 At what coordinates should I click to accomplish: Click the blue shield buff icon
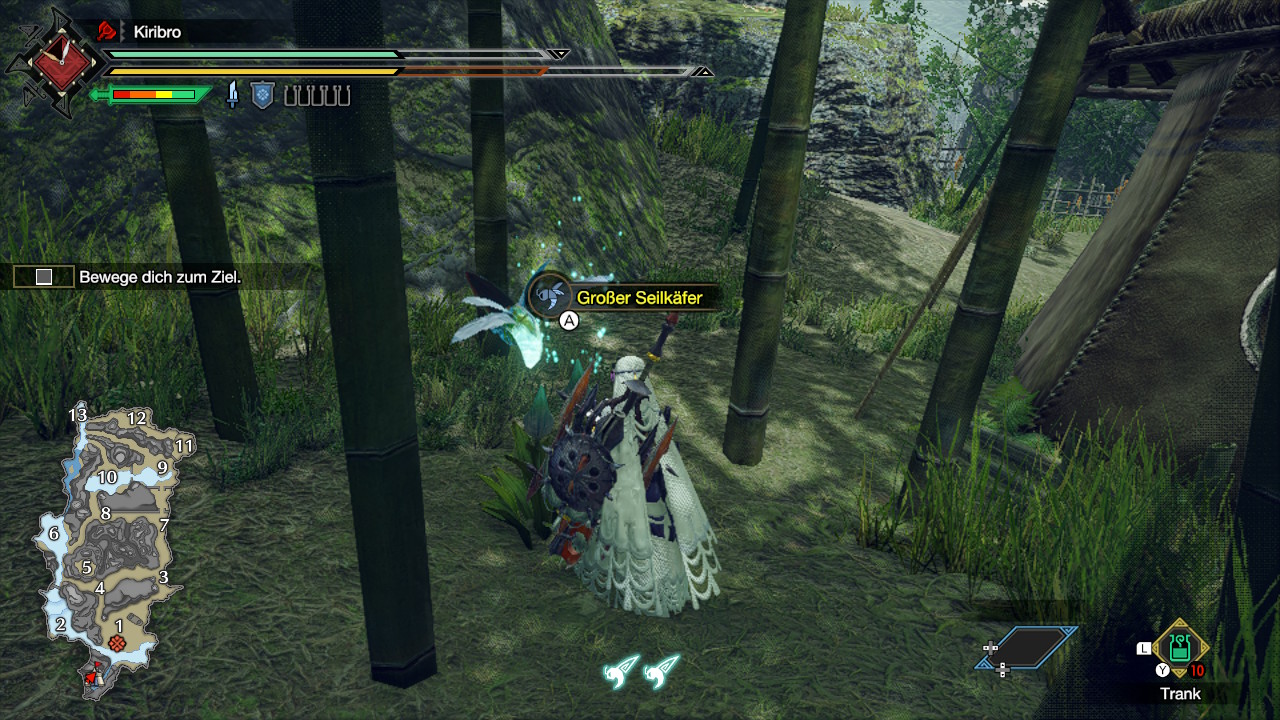click(x=262, y=96)
